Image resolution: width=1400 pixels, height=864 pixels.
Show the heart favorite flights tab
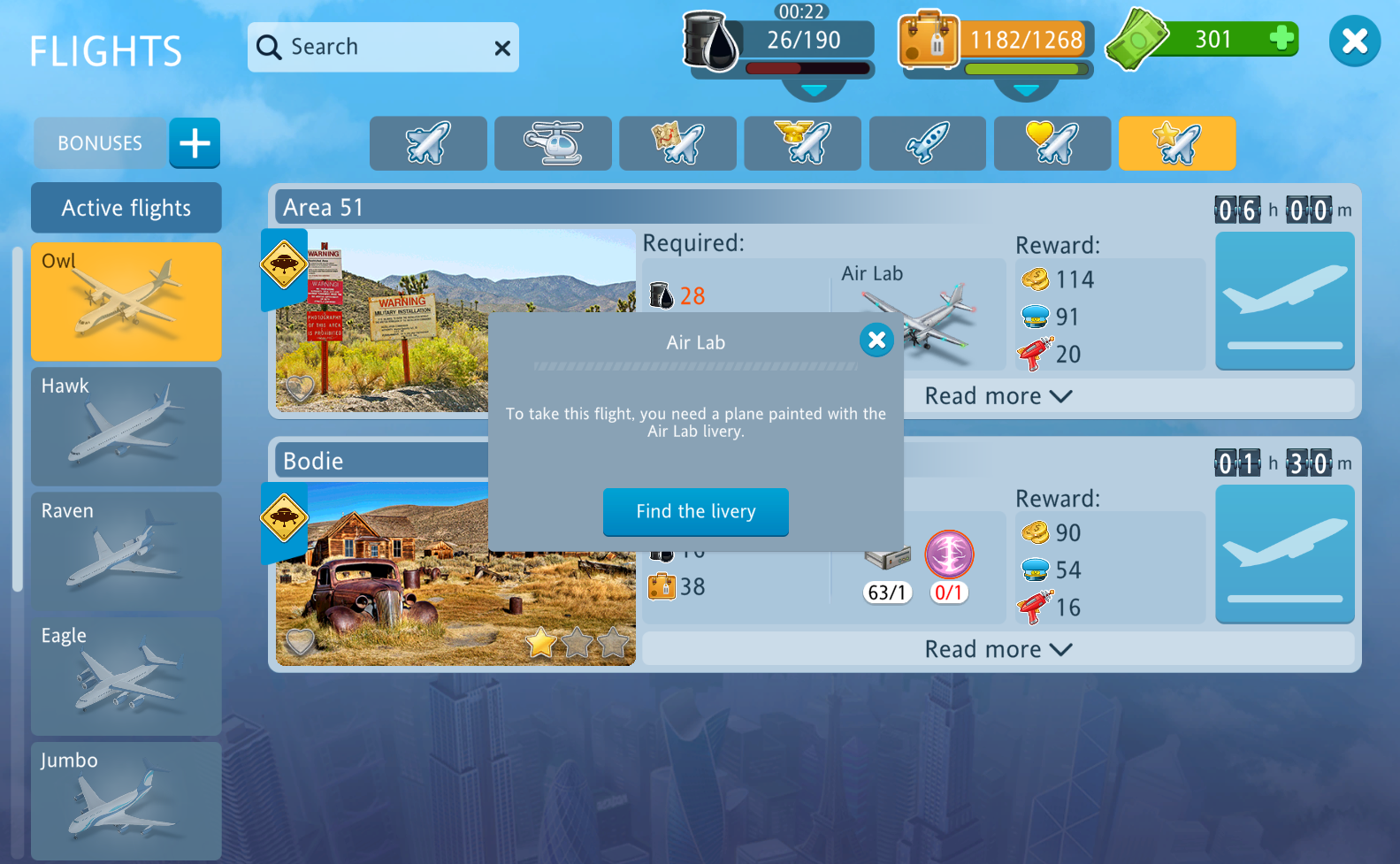pyautogui.click(x=1052, y=143)
